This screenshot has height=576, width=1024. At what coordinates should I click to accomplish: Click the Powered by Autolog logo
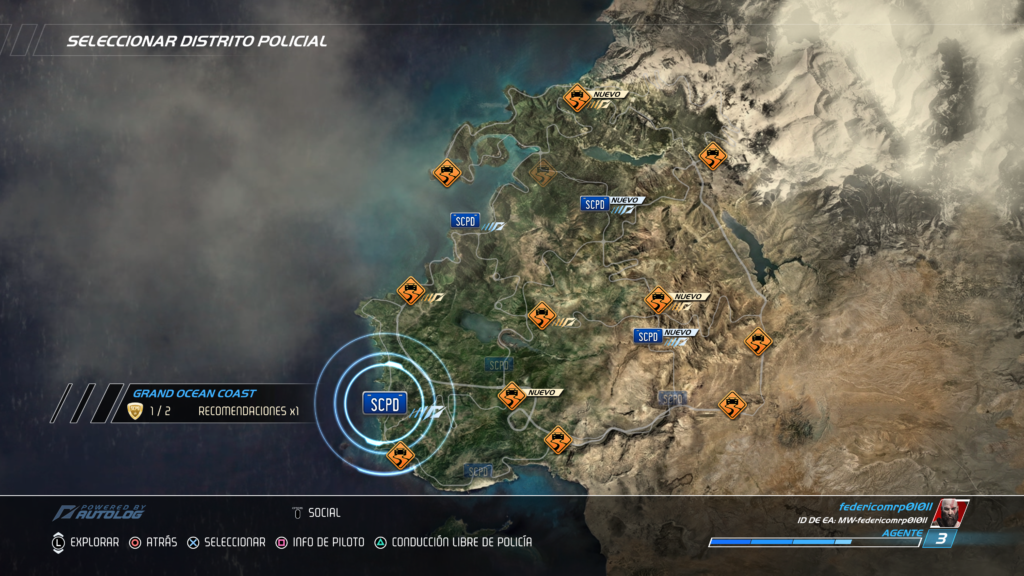point(99,512)
